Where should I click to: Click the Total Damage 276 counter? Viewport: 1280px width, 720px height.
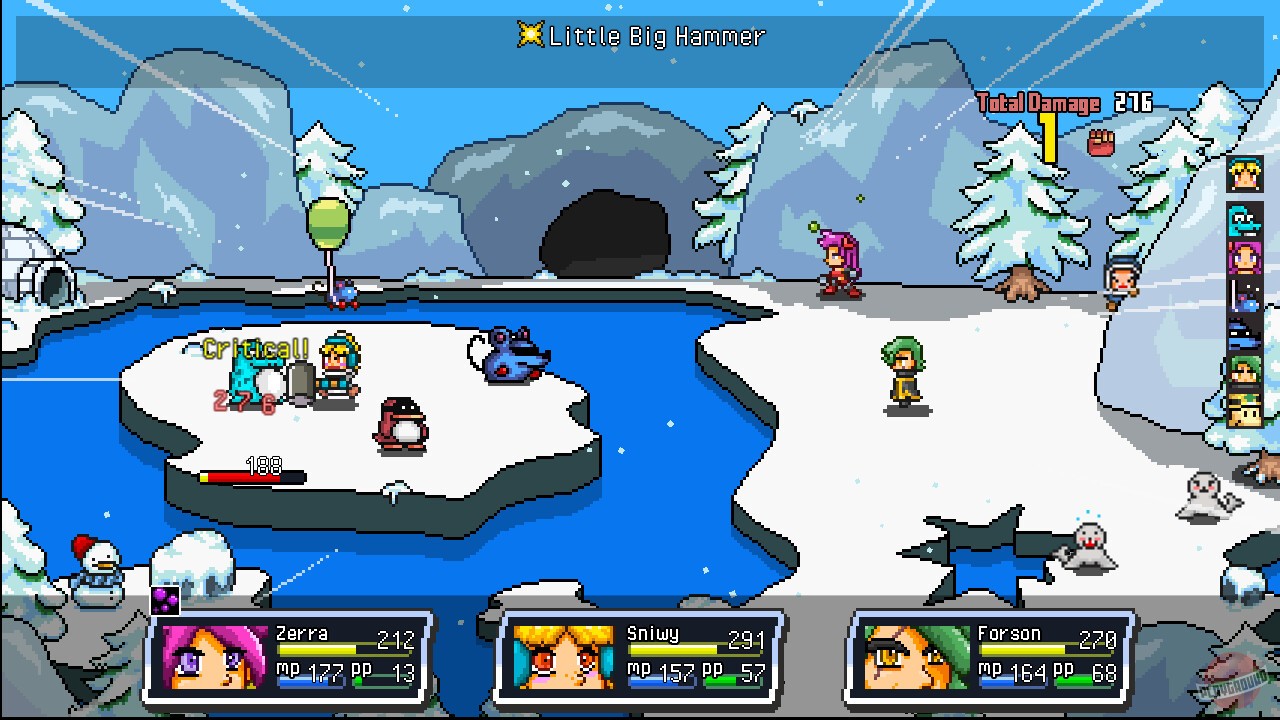pos(1062,101)
